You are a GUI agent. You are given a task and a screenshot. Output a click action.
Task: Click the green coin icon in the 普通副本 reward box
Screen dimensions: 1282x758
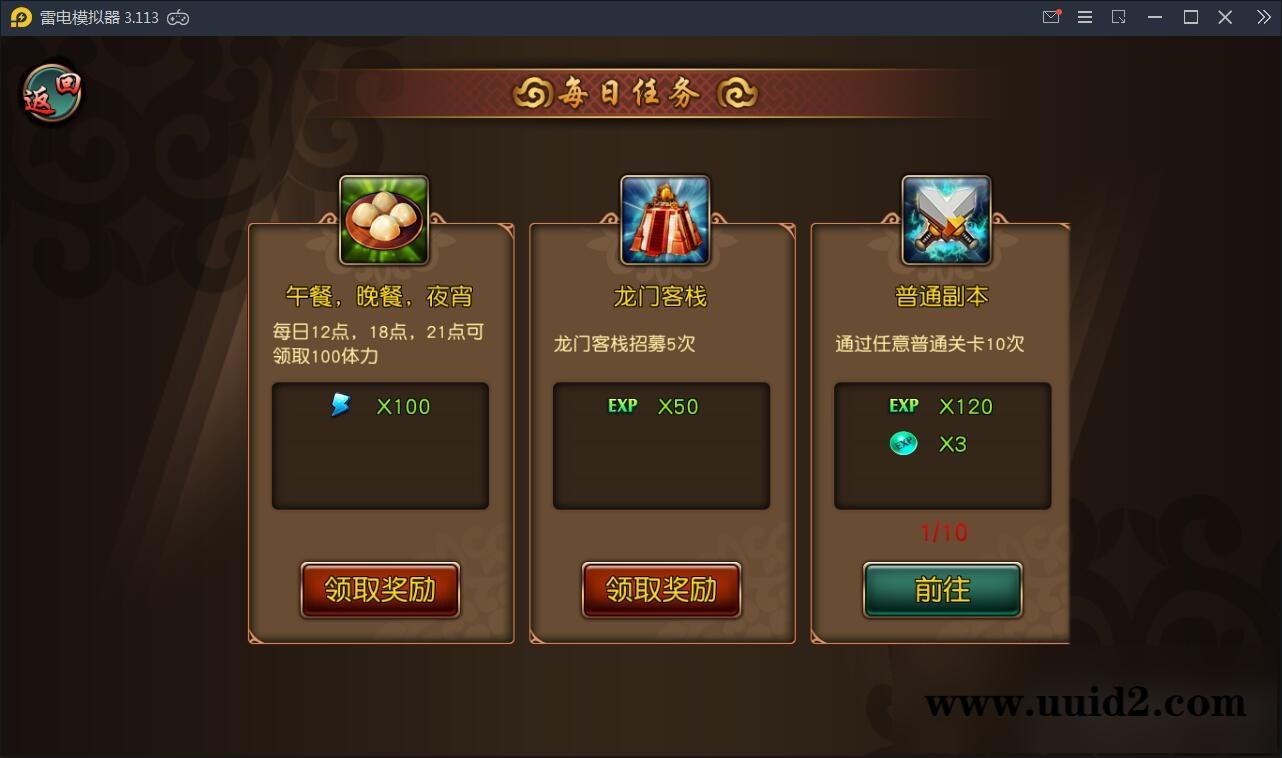tap(903, 443)
